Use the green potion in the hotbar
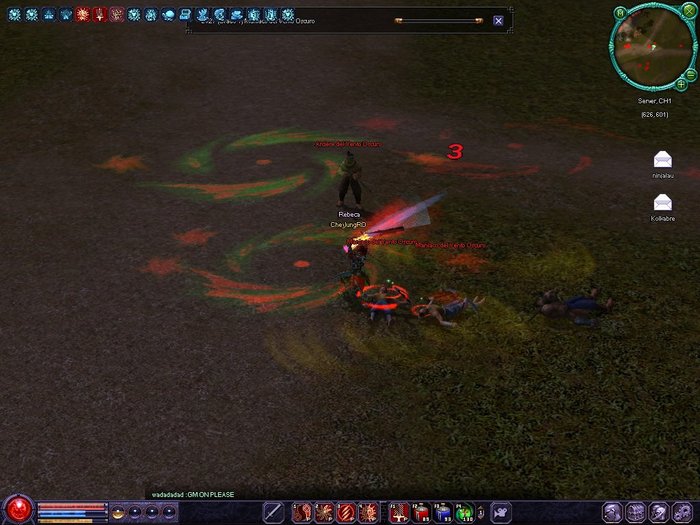This screenshot has height=525, width=700. click(x=464, y=512)
